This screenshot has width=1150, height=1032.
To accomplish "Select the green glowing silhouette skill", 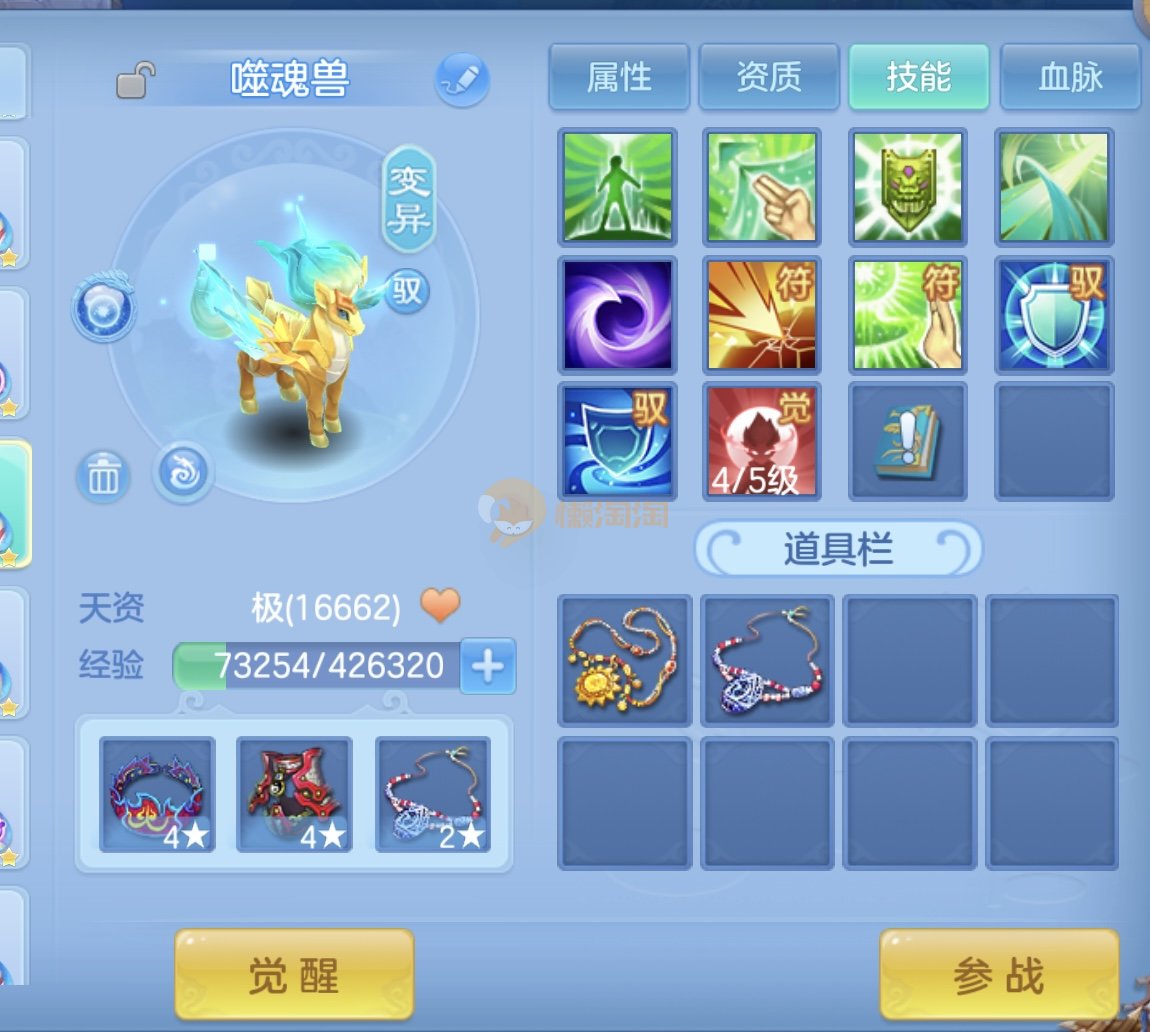I will [x=618, y=187].
